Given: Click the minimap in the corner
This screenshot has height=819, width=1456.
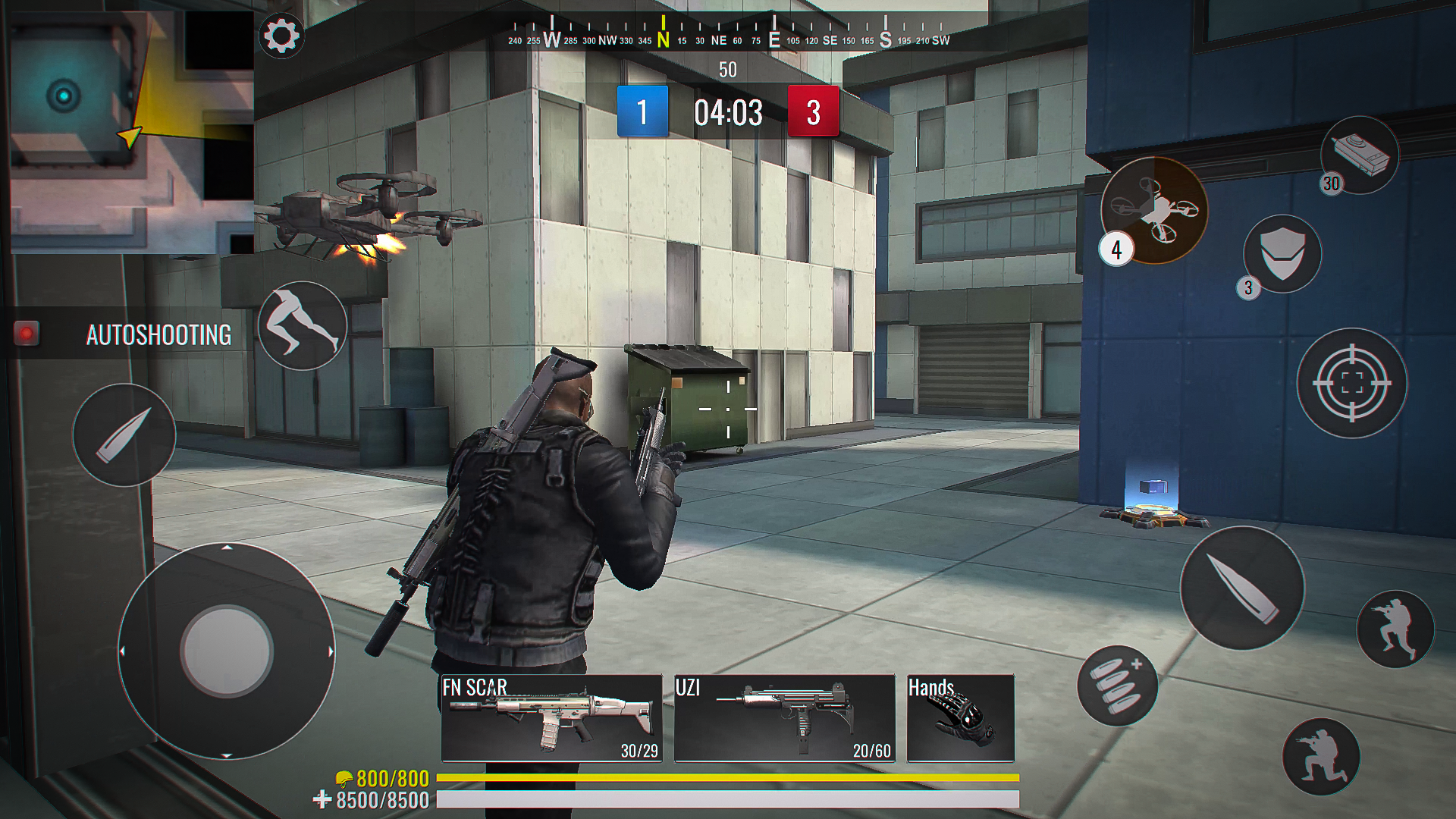Looking at the screenshot, I should [132, 132].
